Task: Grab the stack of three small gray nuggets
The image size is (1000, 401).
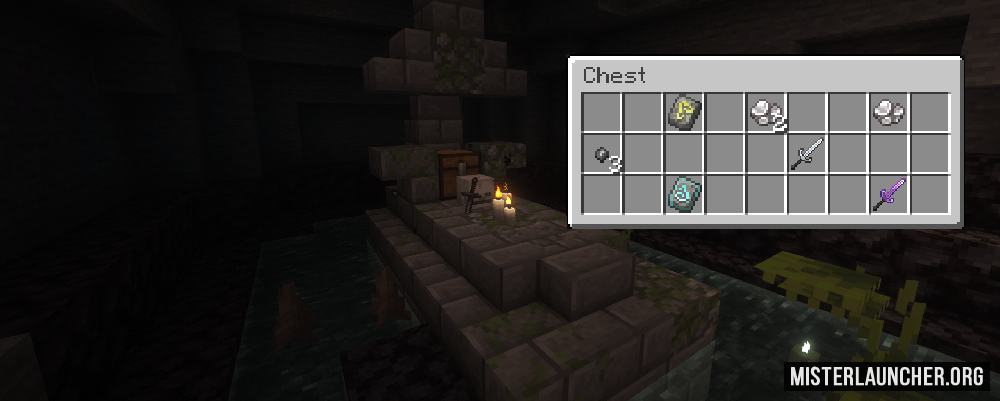Action: tap(602, 154)
